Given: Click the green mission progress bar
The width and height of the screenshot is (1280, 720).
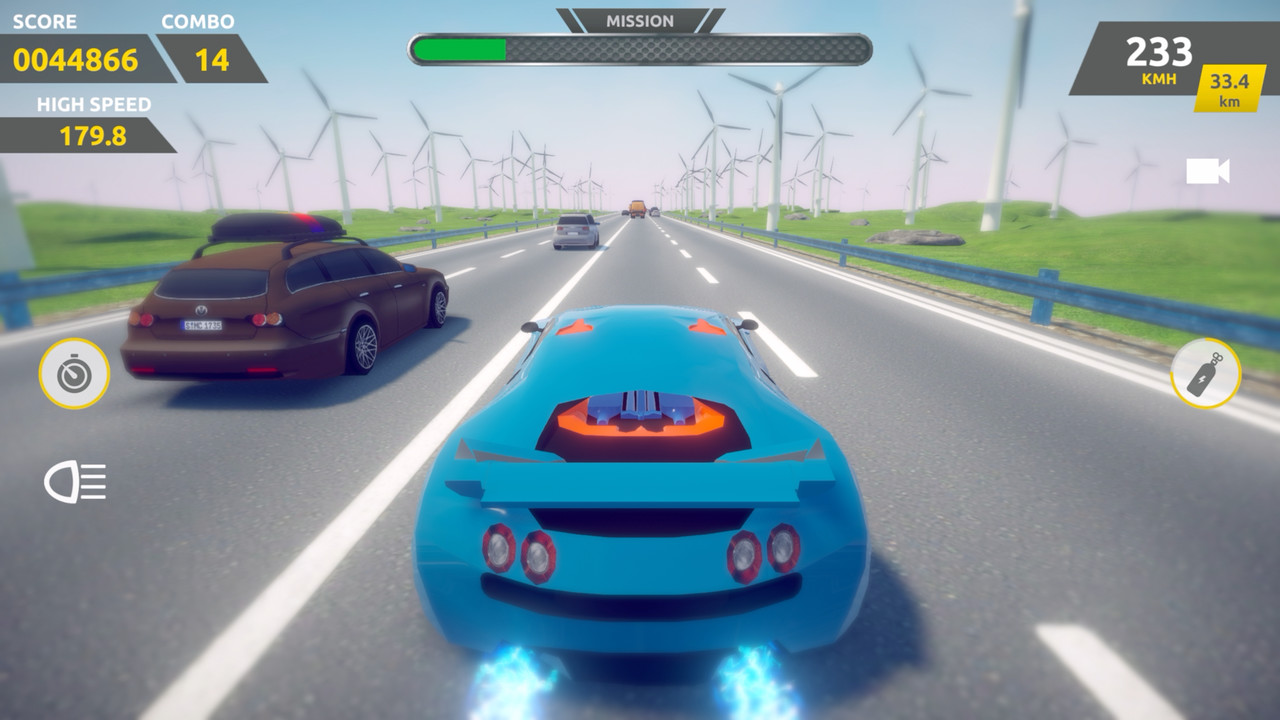Looking at the screenshot, I should pyautogui.click(x=458, y=46).
